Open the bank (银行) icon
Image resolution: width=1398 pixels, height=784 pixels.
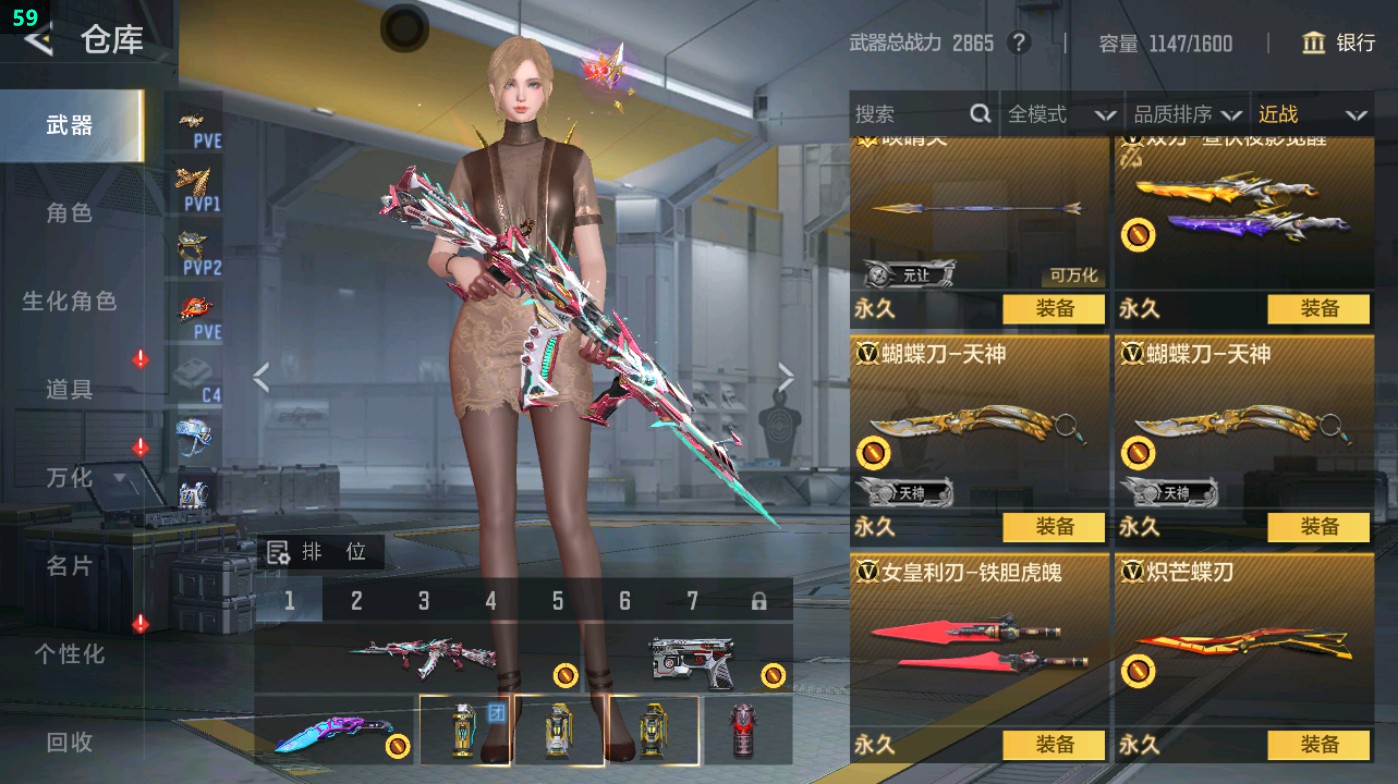click(x=1313, y=44)
